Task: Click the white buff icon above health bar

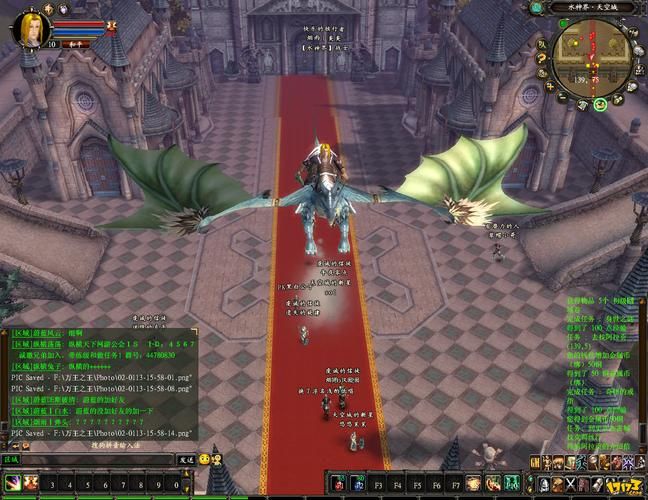Action: click(x=62, y=8)
